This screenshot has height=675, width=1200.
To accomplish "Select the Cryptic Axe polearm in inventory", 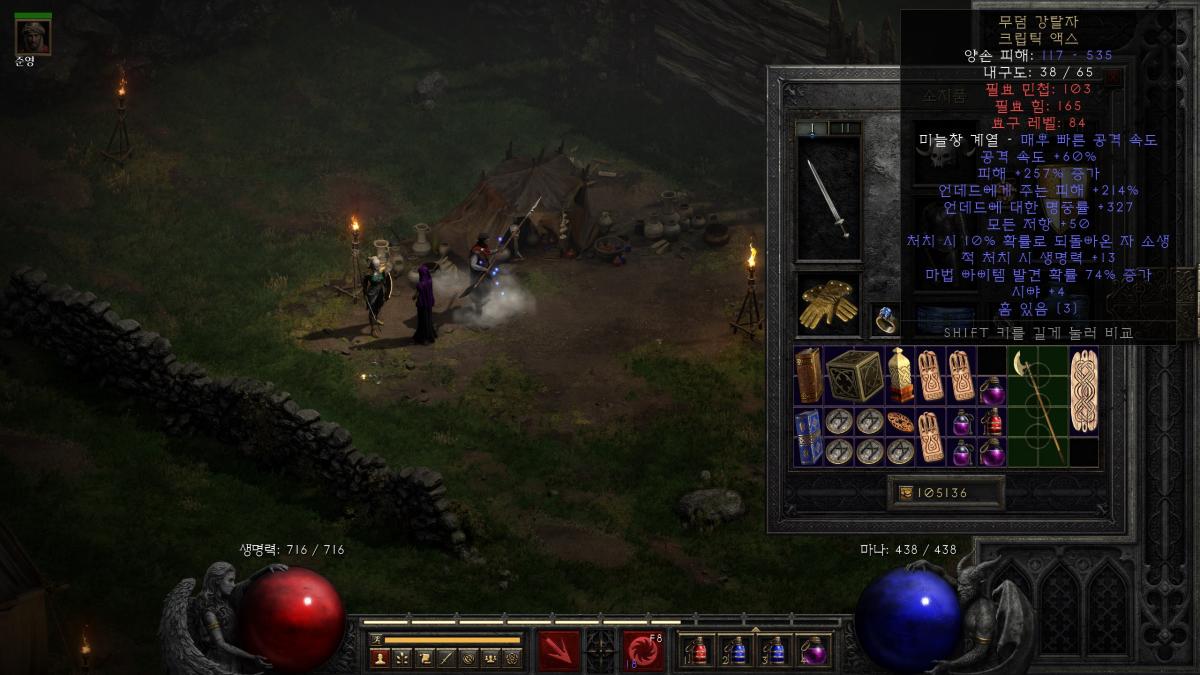I will (x=1037, y=405).
